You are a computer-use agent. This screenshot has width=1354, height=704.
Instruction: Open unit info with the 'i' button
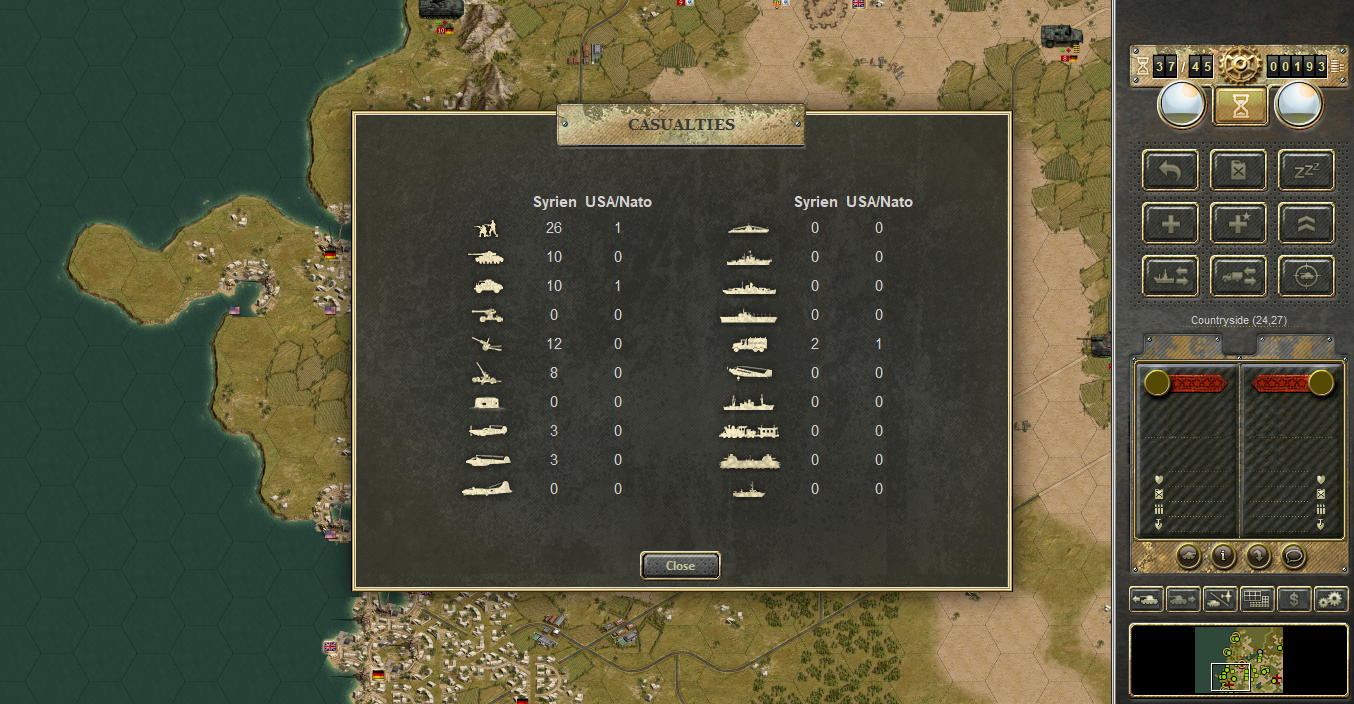(1222, 555)
